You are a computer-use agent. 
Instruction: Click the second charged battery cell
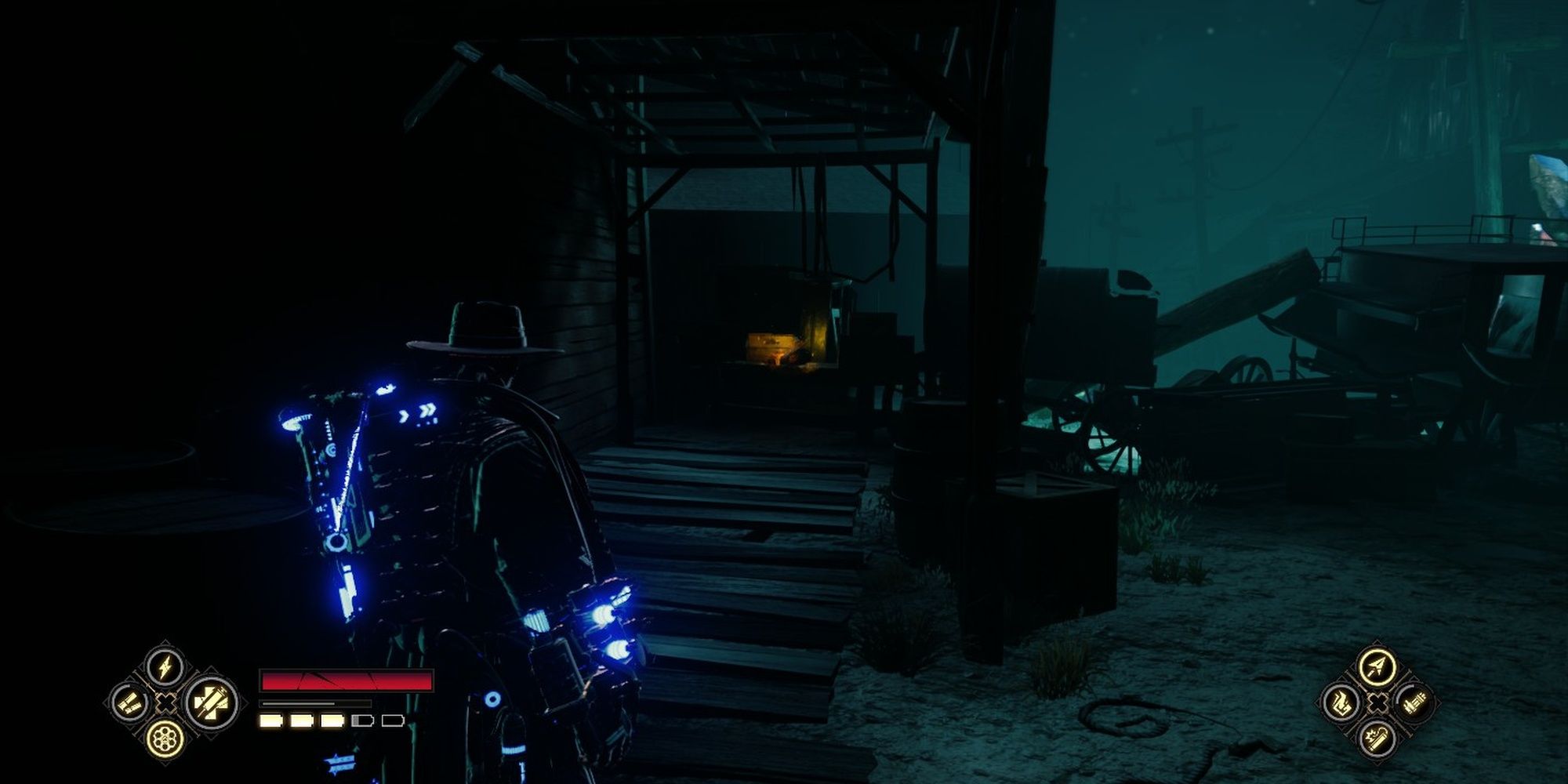(301, 720)
